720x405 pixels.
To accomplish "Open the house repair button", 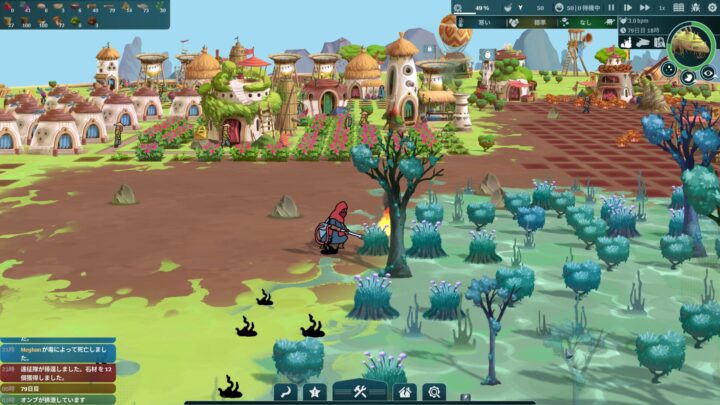I will pos(404,392).
